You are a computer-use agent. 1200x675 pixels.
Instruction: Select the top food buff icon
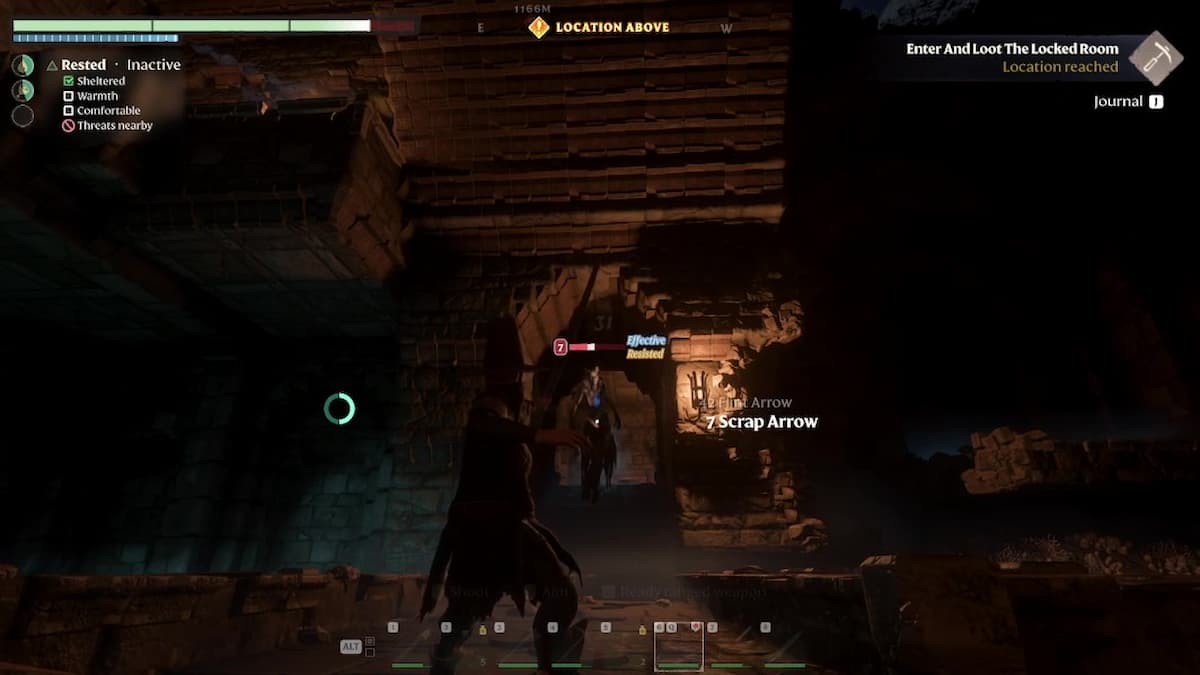pyautogui.click(x=23, y=65)
